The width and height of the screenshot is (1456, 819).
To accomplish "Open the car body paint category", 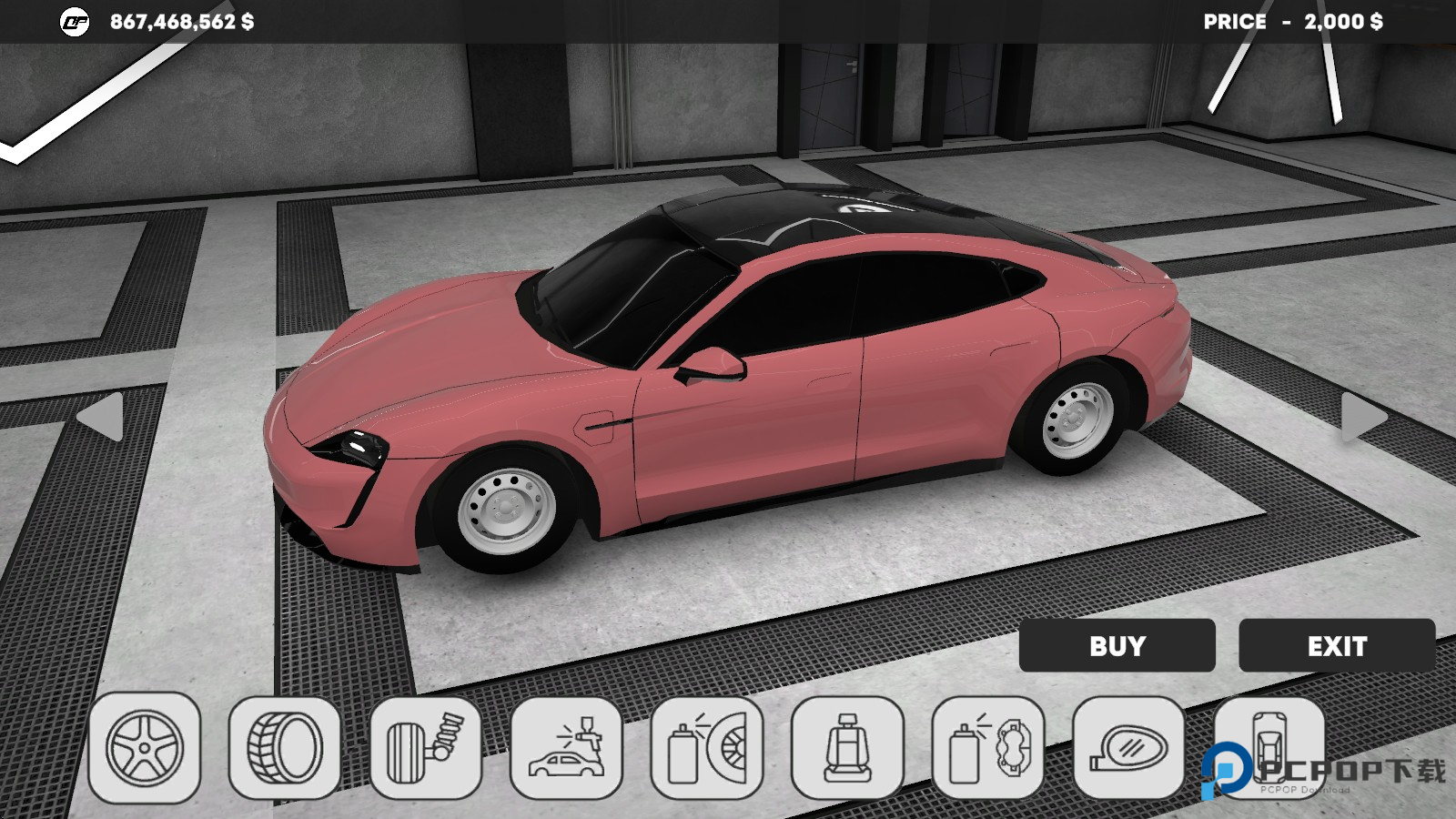I will click(x=566, y=748).
